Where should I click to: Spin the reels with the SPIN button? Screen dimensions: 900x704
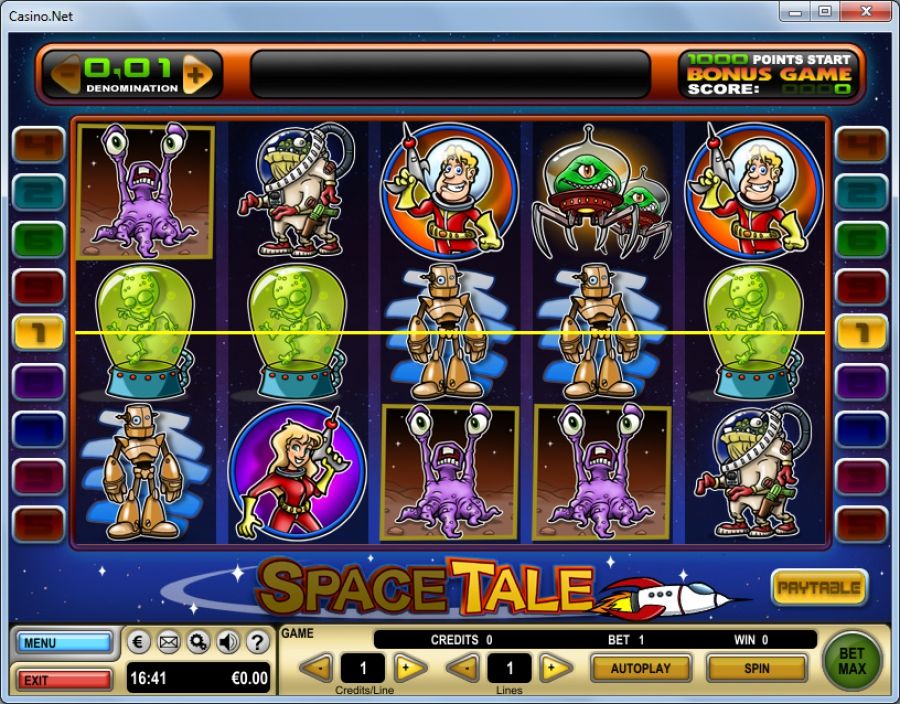tap(756, 668)
